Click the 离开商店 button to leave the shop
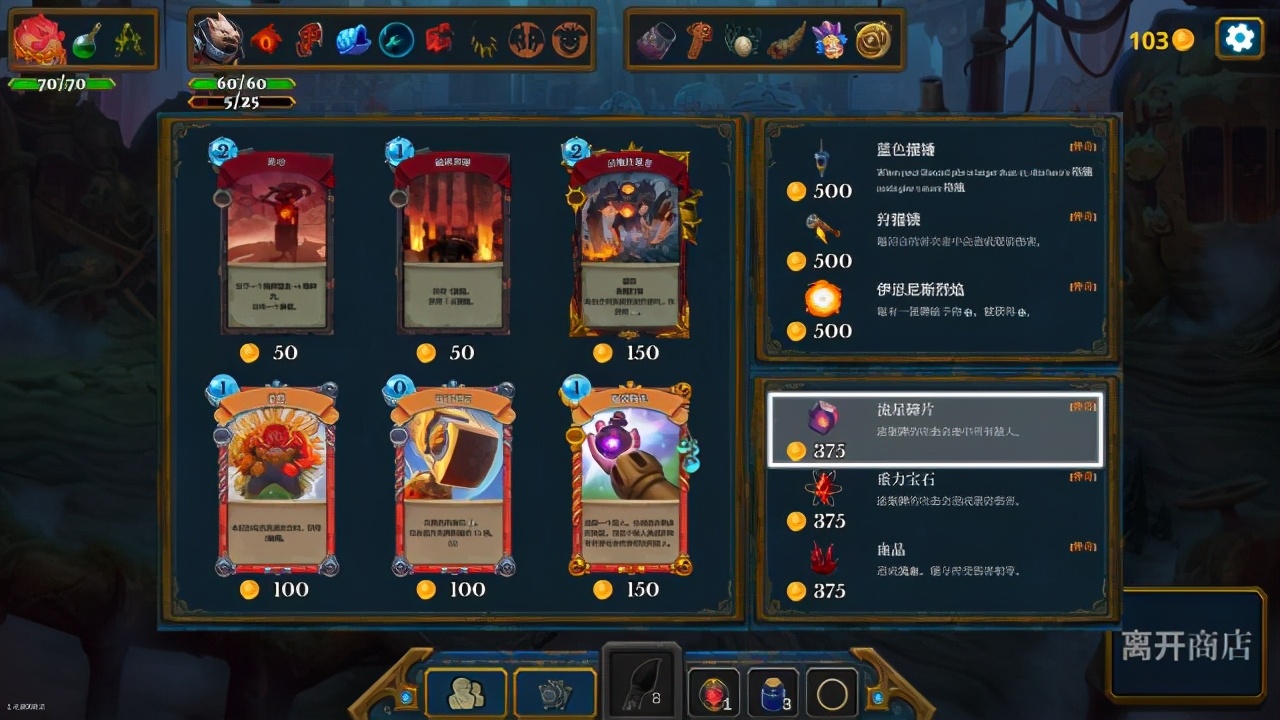The width and height of the screenshot is (1280, 720). 1185,649
